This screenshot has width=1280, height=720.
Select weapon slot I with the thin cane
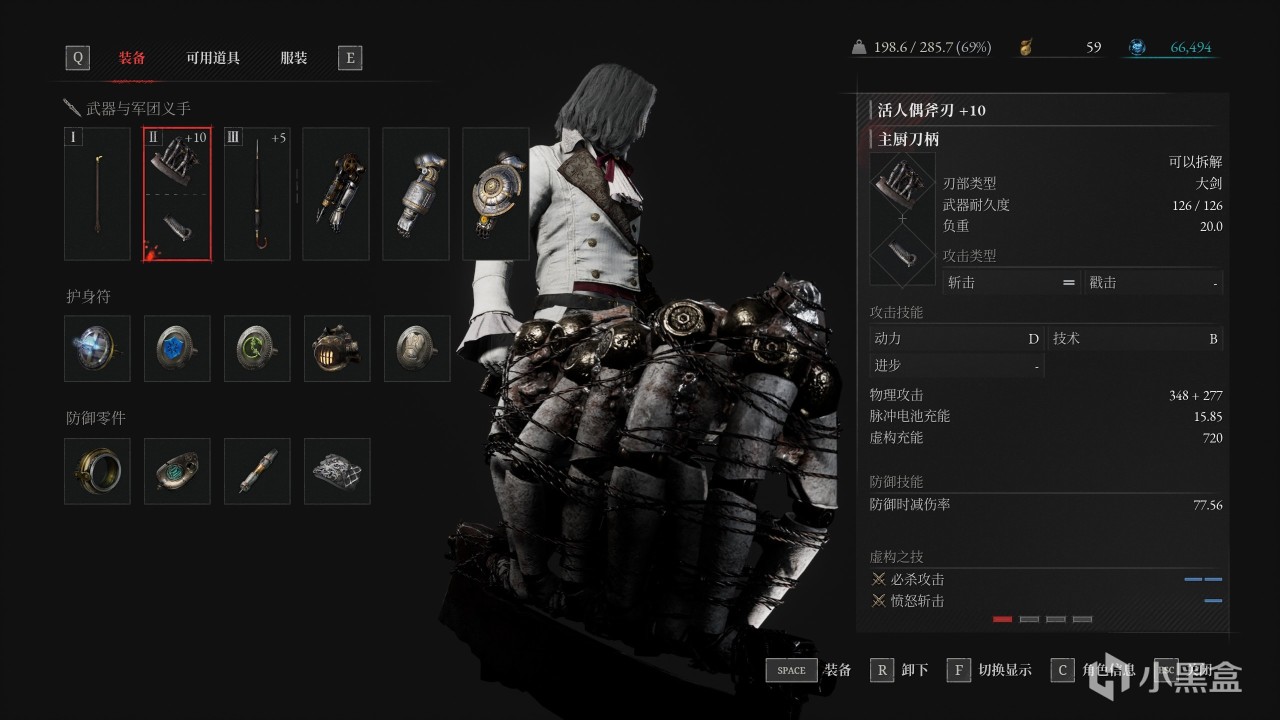click(x=97, y=194)
